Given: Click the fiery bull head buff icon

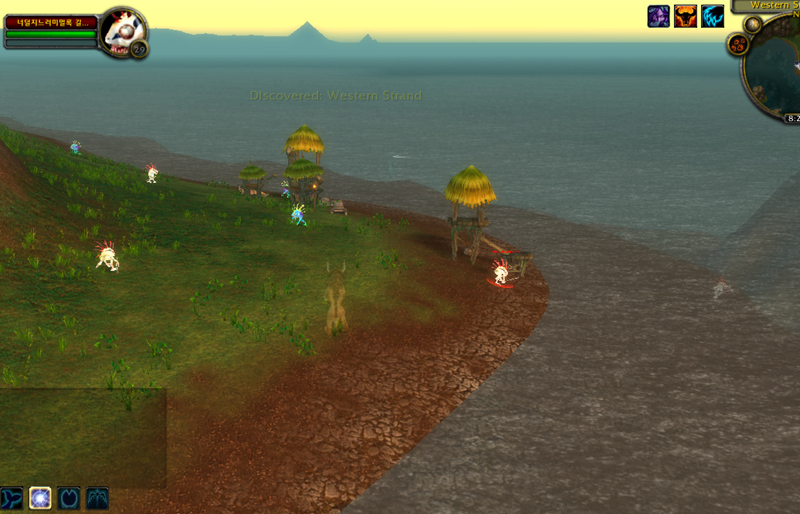Looking at the screenshot, I should pos(685,16).
